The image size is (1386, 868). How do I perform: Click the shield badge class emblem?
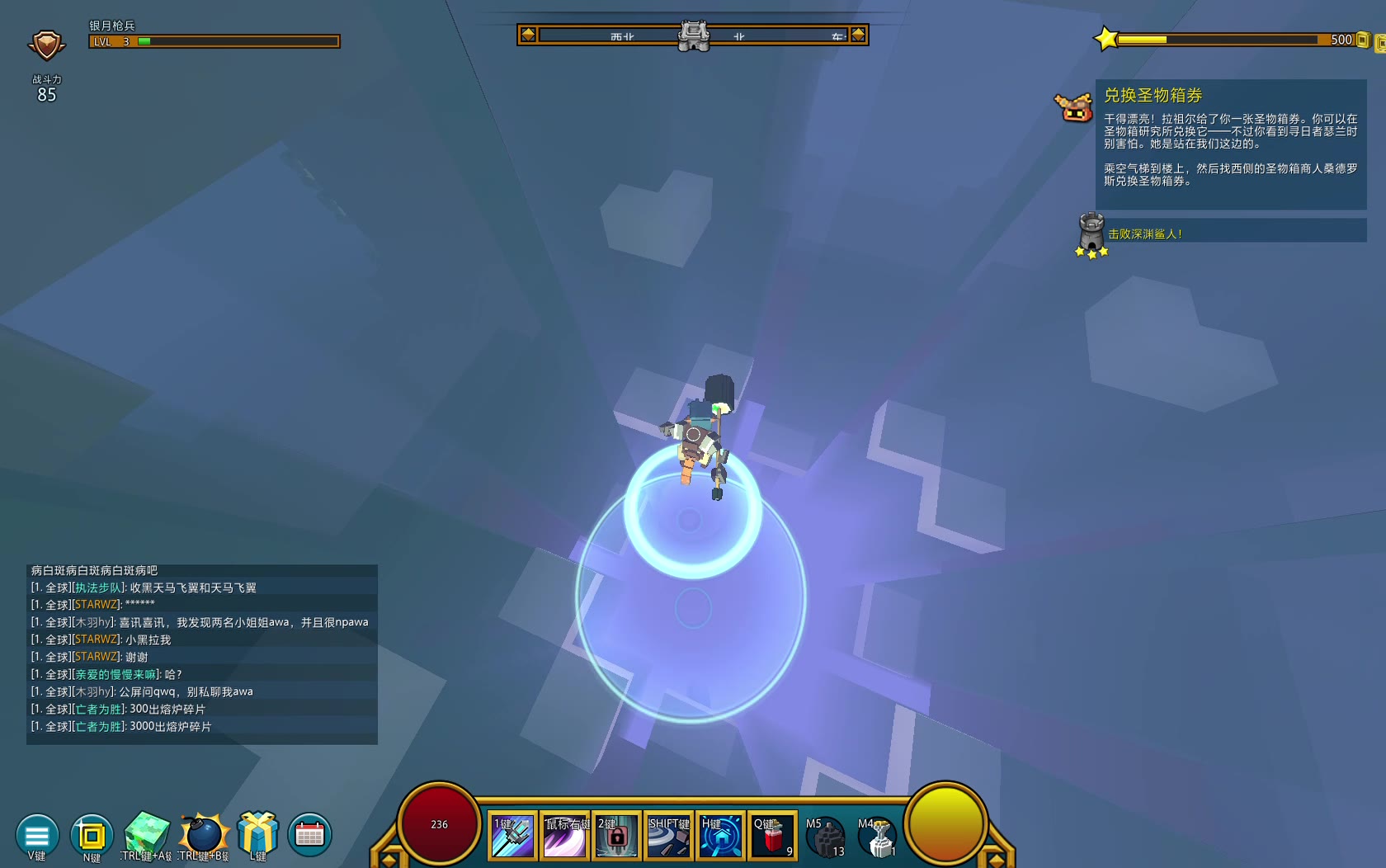pyautogui.click(x=46, y=45)
